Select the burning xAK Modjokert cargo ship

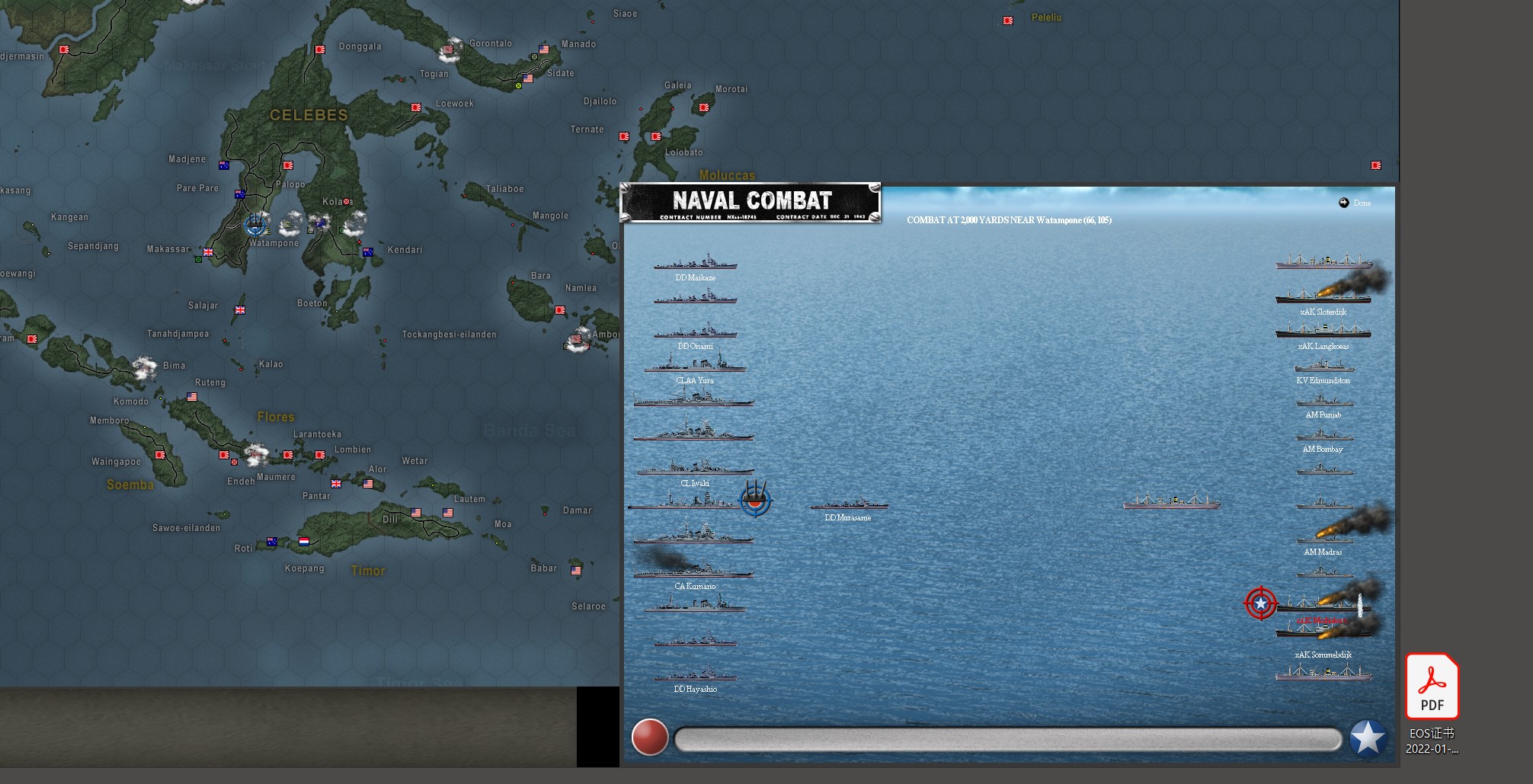coord(1324,608)
